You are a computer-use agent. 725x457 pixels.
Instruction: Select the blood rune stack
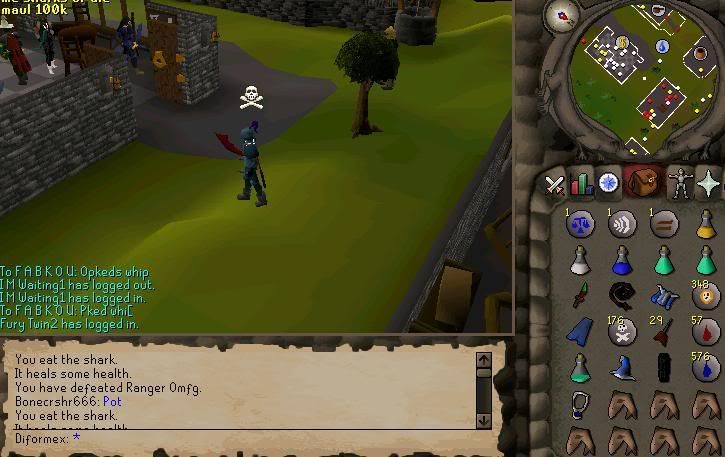[706, 332]
